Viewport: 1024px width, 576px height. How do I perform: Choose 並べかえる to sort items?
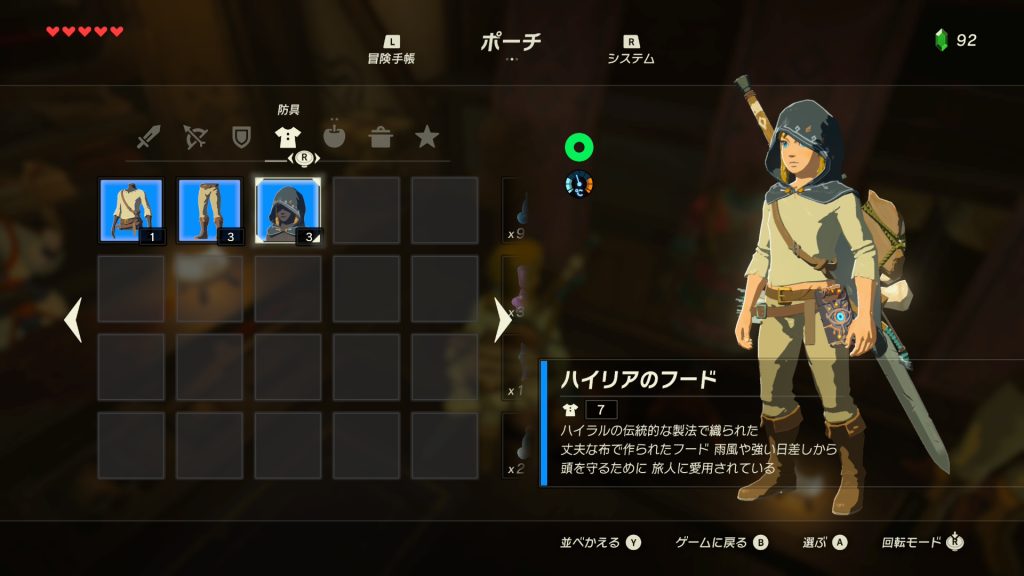click(600, 543)
